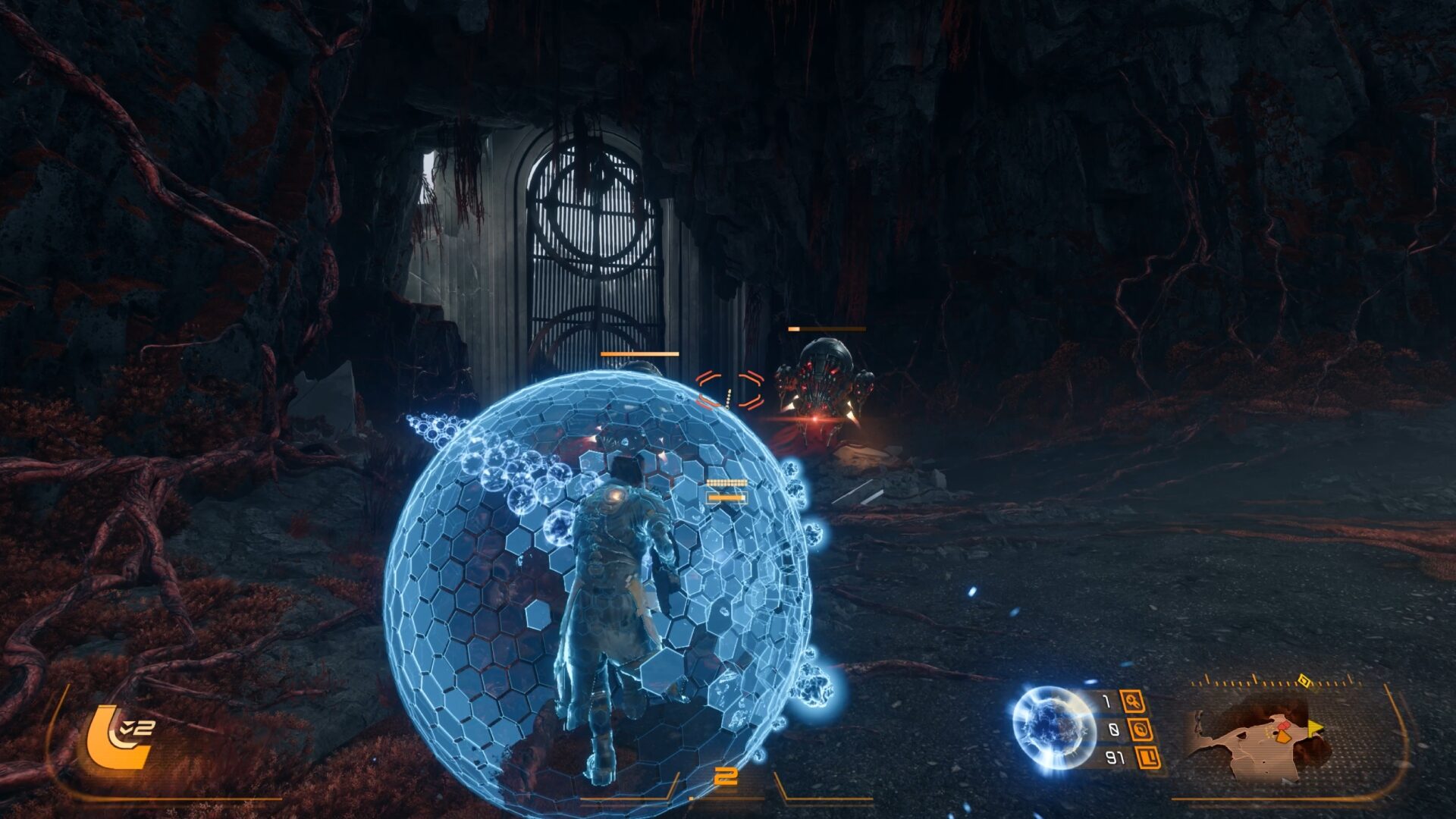
Task: Select the yellow diamond marker on the compass bar
Action: 1304,679
